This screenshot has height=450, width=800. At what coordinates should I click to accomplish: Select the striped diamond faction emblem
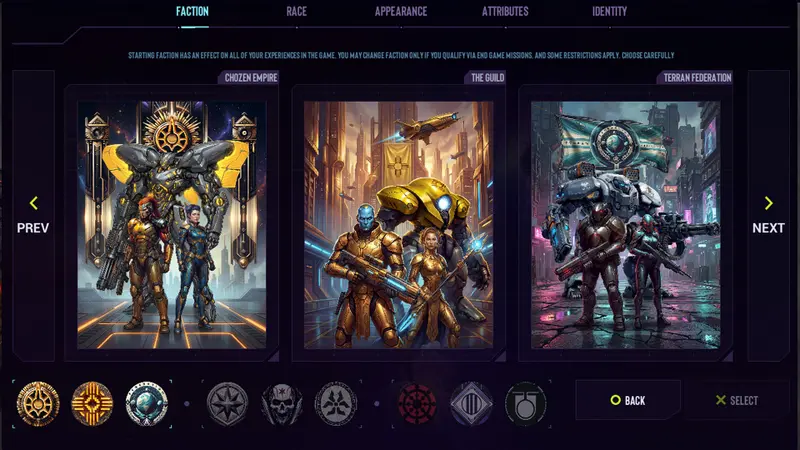(471, 403)
